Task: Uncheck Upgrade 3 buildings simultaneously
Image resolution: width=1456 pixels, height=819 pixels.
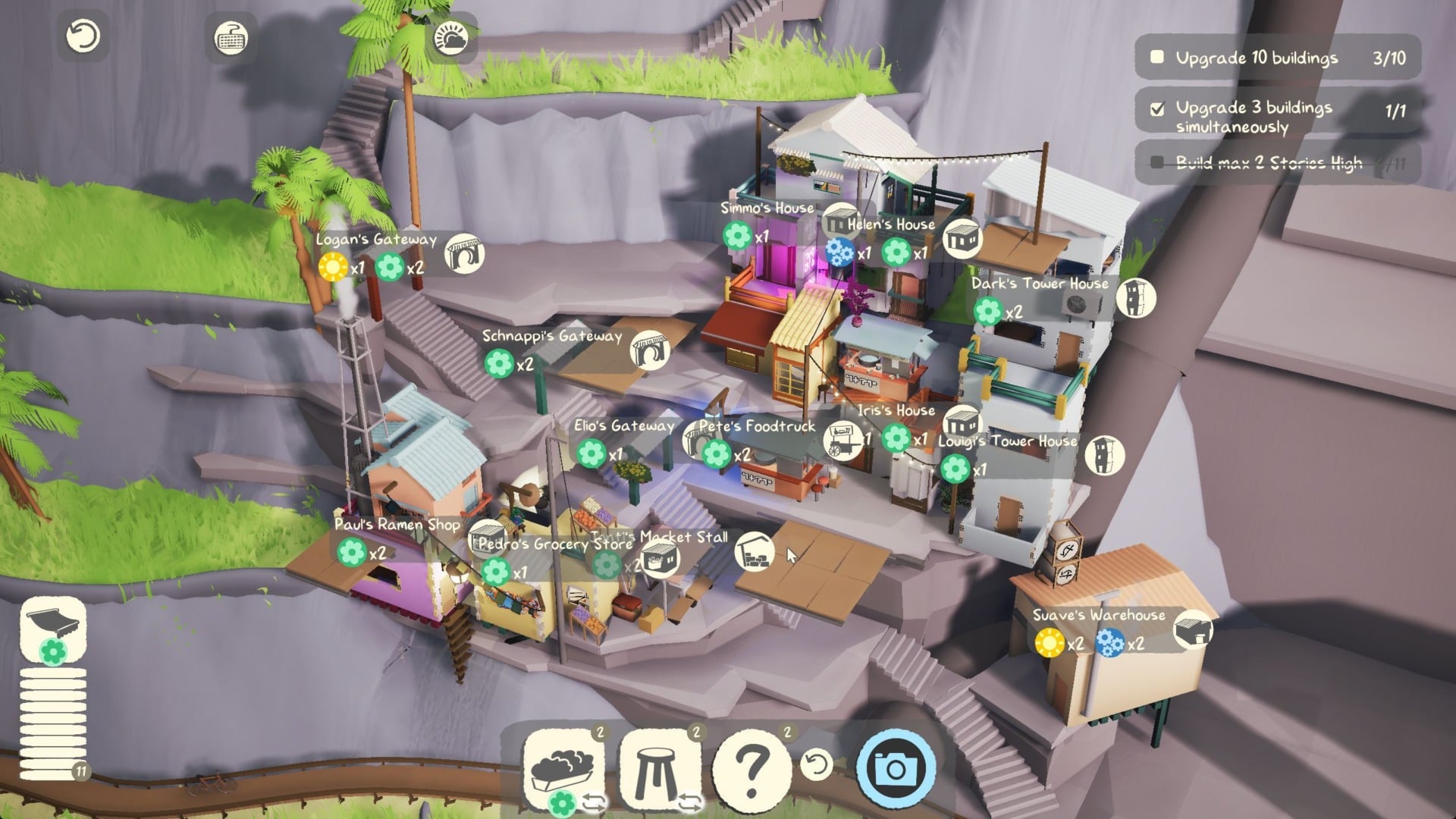Action: pyautogui.click(x=1156, y=108)
